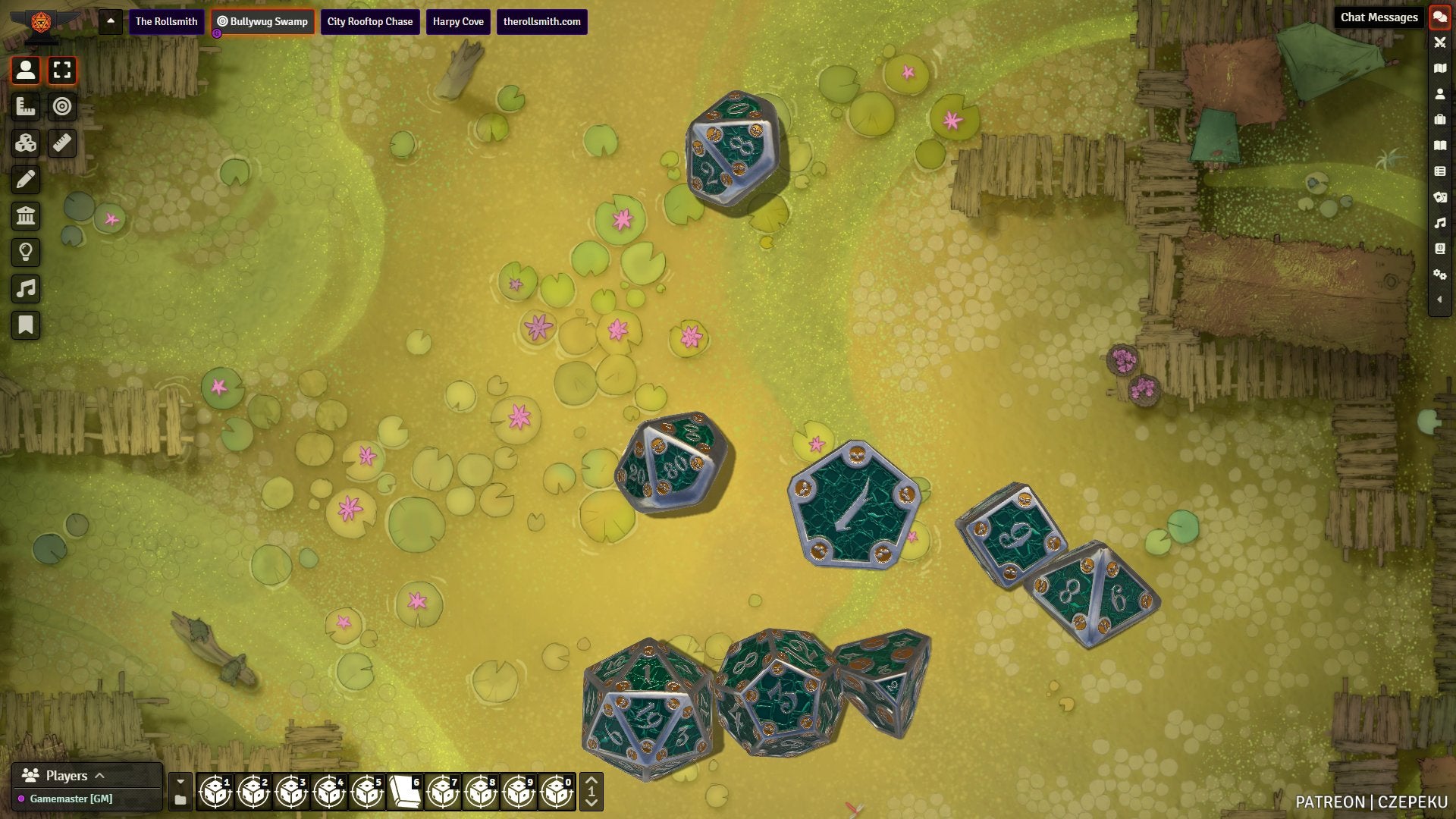1456x819 pixels.
Task: Select the token controls person icon
Action: coord(26,71)
